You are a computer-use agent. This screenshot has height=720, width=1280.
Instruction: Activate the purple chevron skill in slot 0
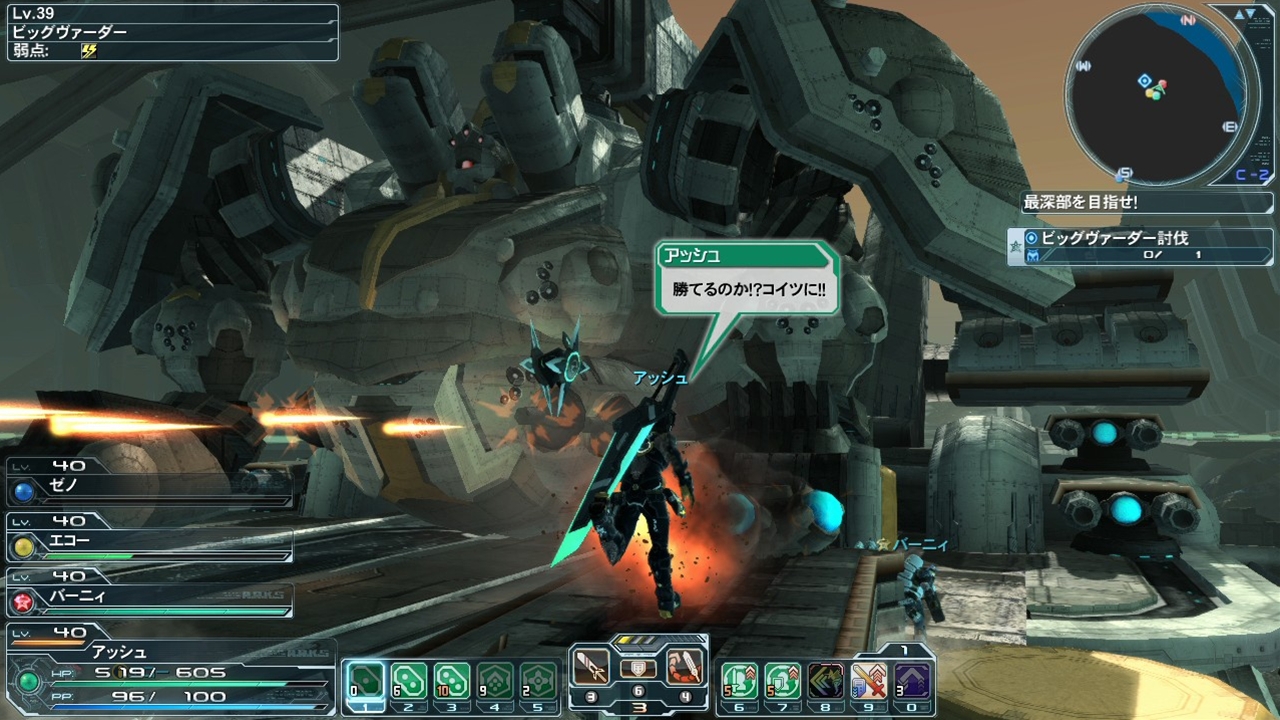[x=912, y=681]
